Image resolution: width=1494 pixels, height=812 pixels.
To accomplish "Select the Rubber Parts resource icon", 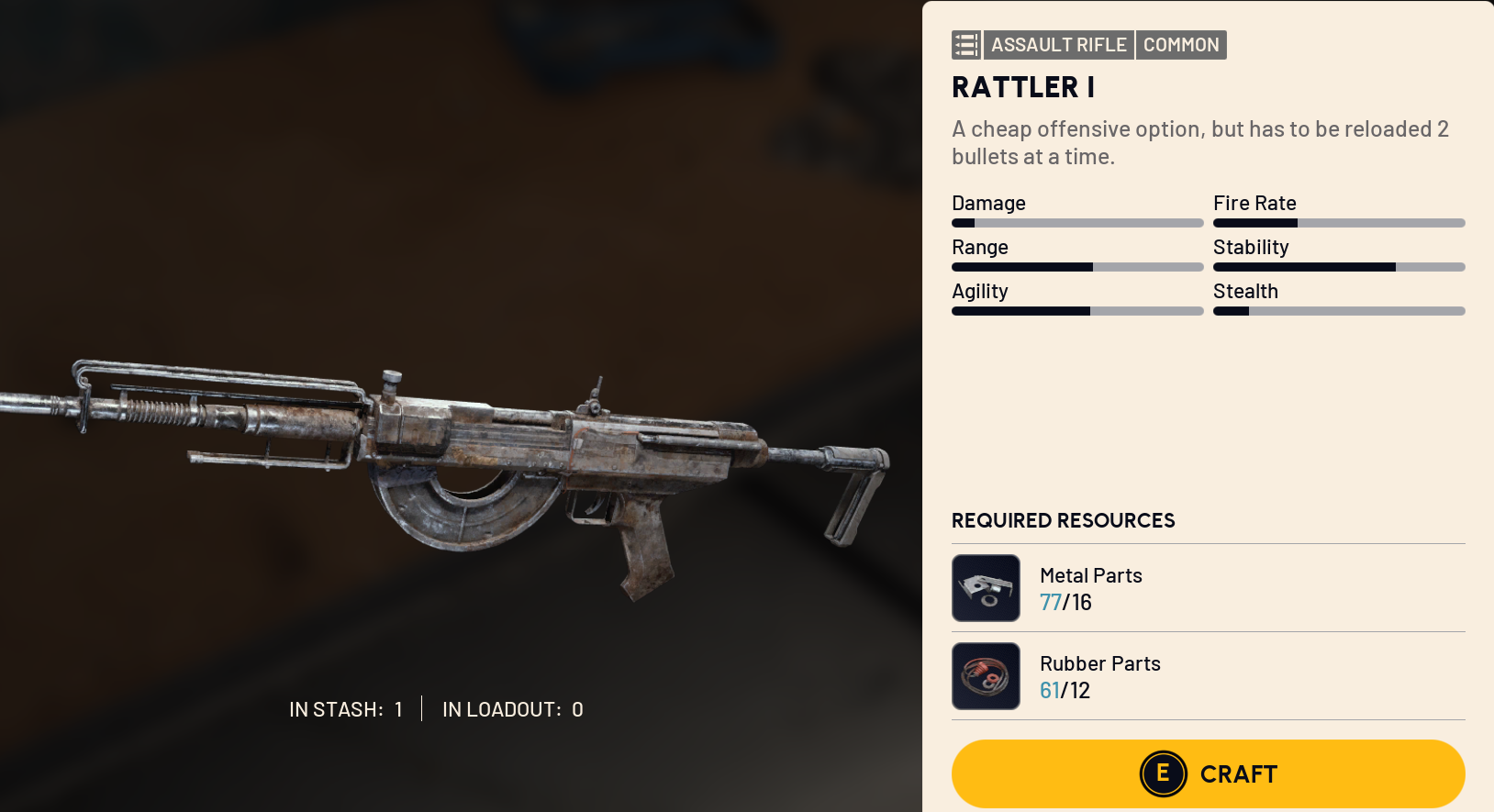I will [x=986, y=675].
